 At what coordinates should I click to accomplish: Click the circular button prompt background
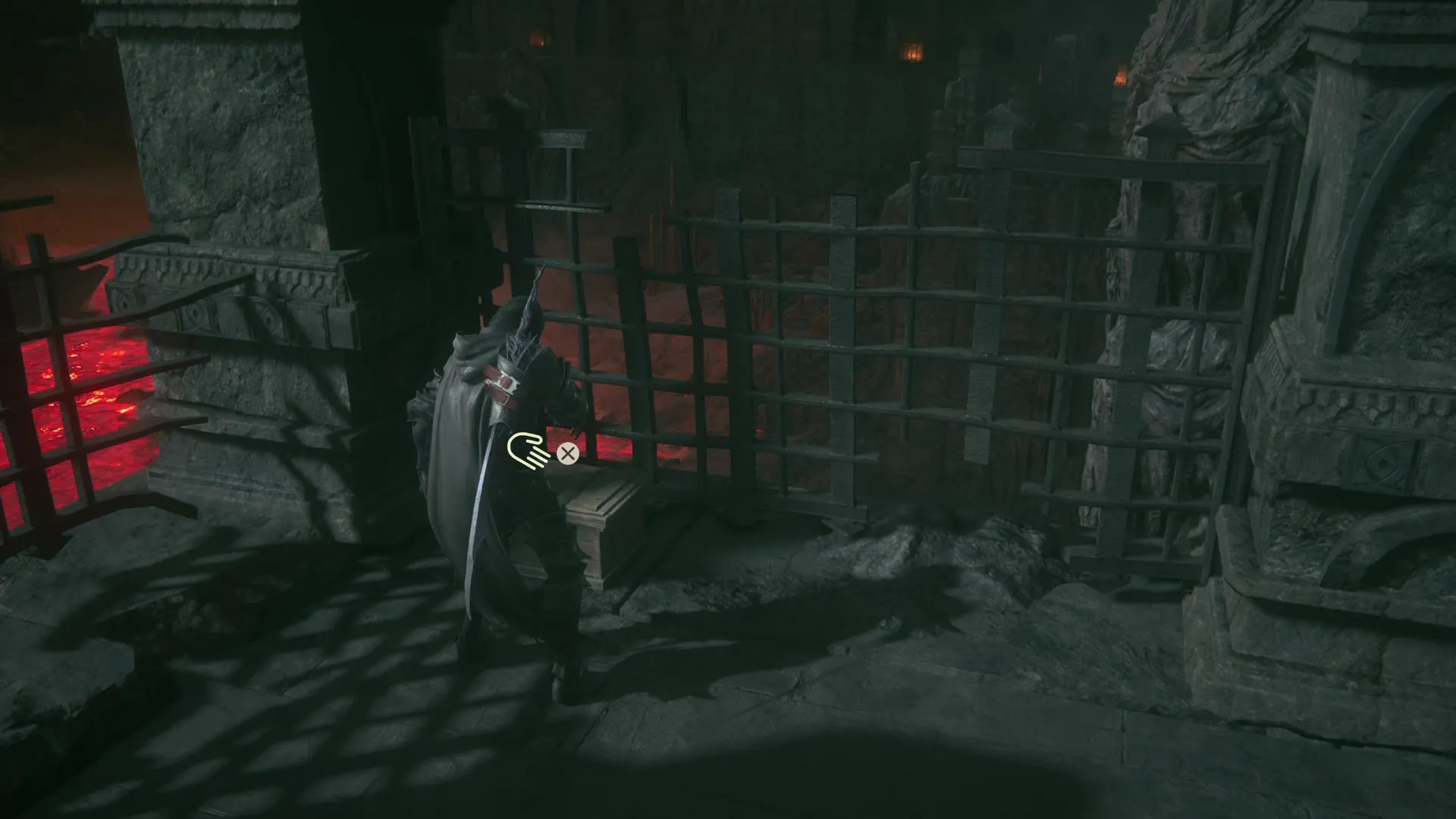(x=567, y=455)
